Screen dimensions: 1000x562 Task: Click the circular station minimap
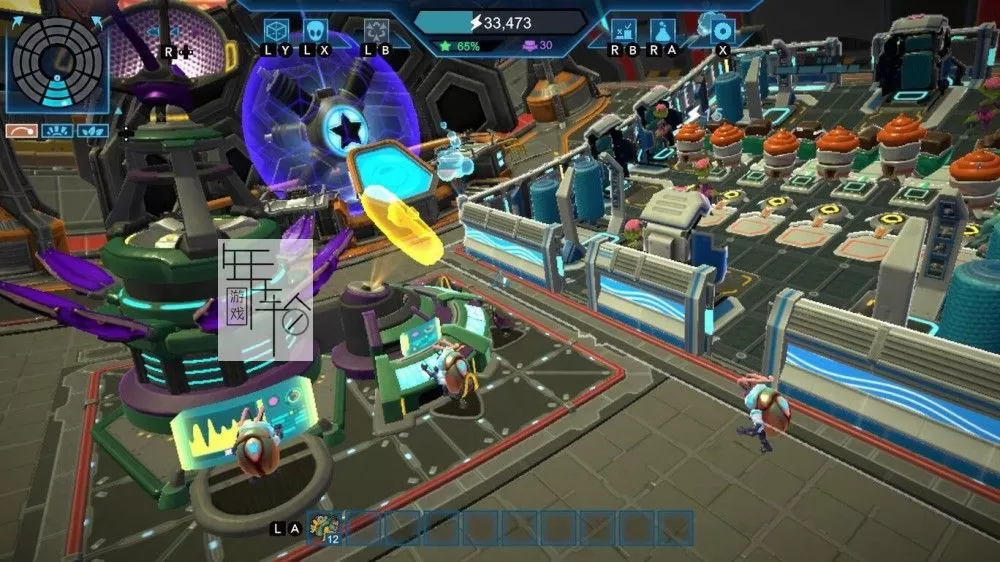pyautogui.click(x=56, y=62)
